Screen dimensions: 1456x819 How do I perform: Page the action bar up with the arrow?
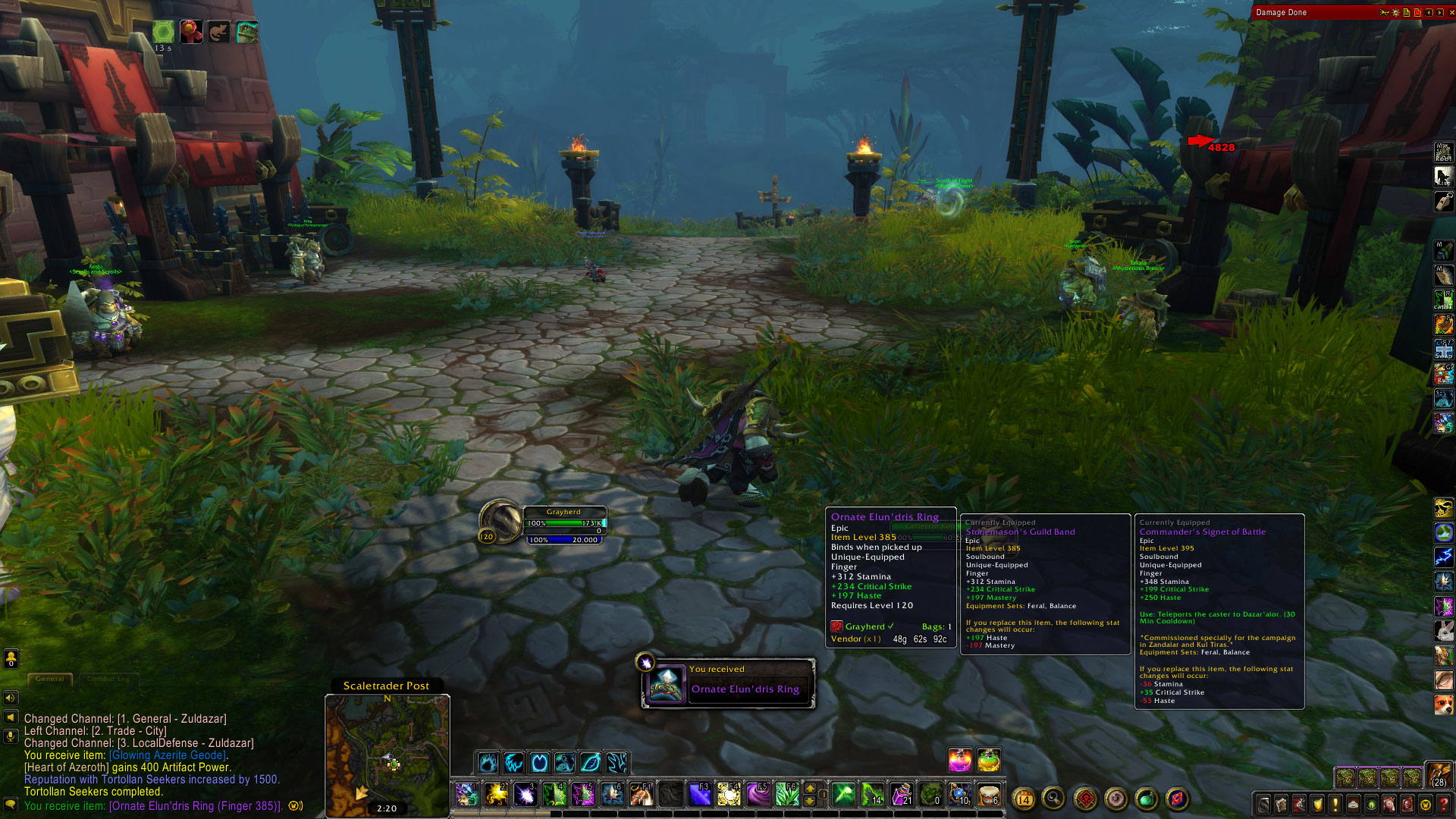point(810,788)
